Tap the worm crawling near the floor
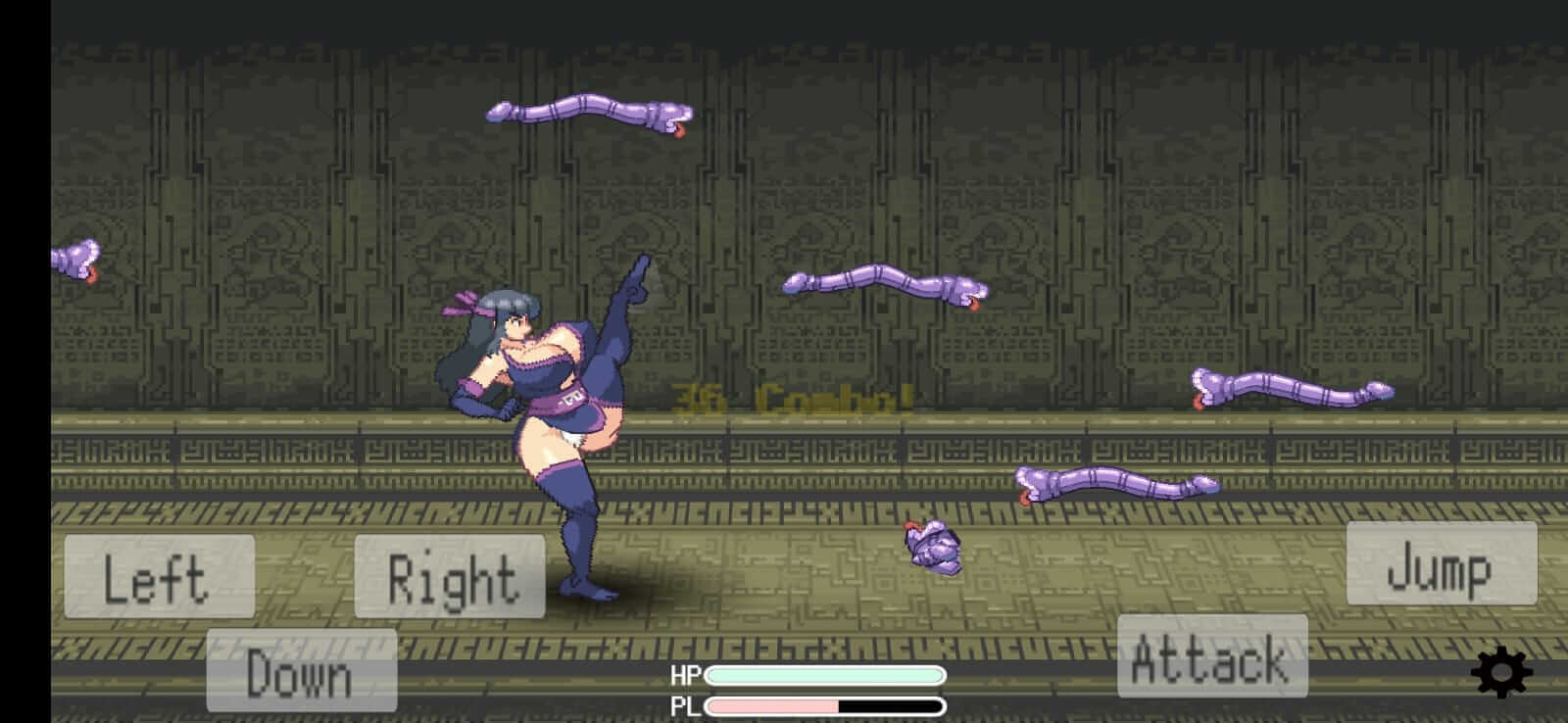The width and height of the screenshot is (1568, 723). (x=1117, y=483)
